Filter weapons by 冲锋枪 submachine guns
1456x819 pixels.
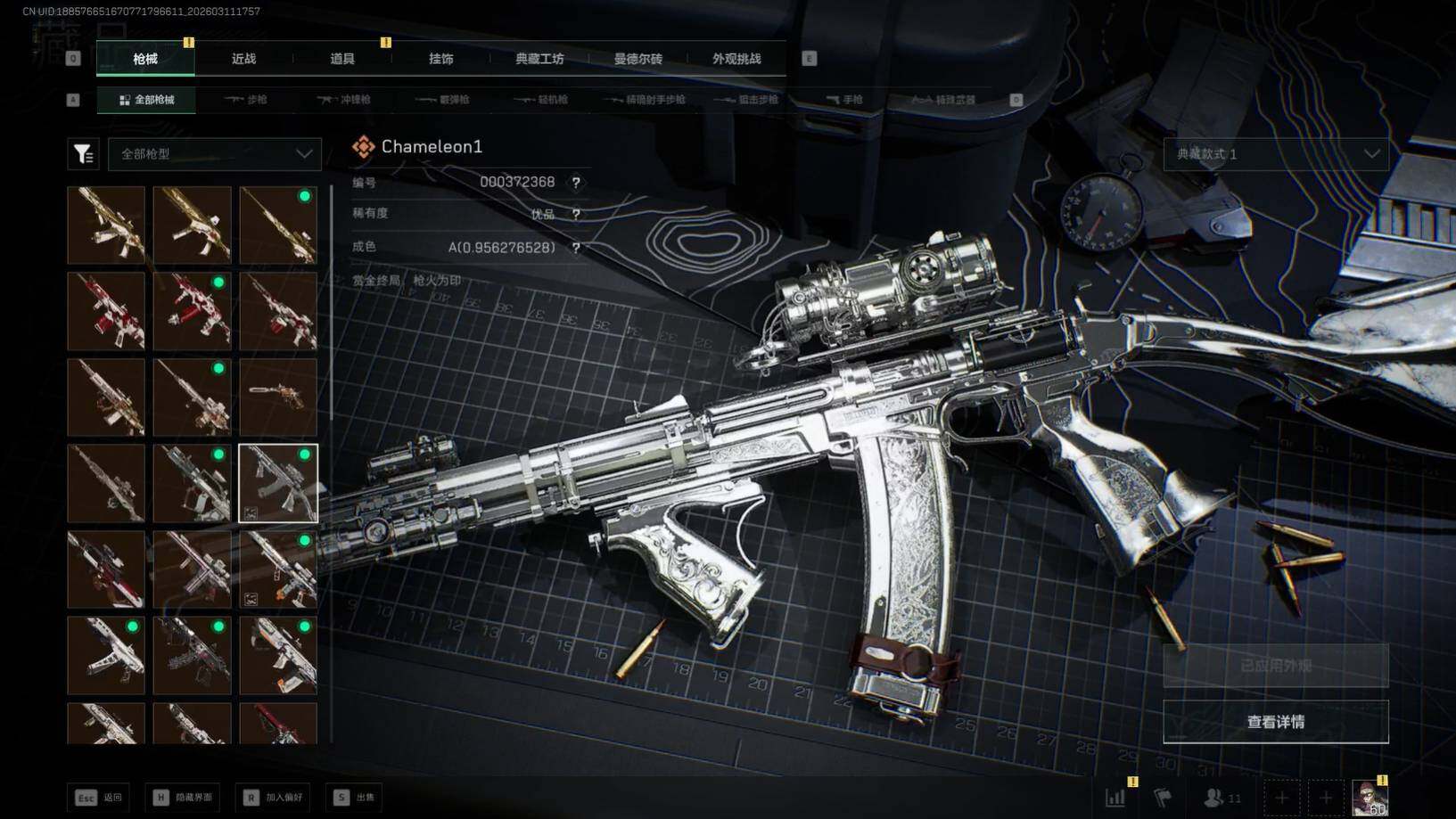(344, 100)
